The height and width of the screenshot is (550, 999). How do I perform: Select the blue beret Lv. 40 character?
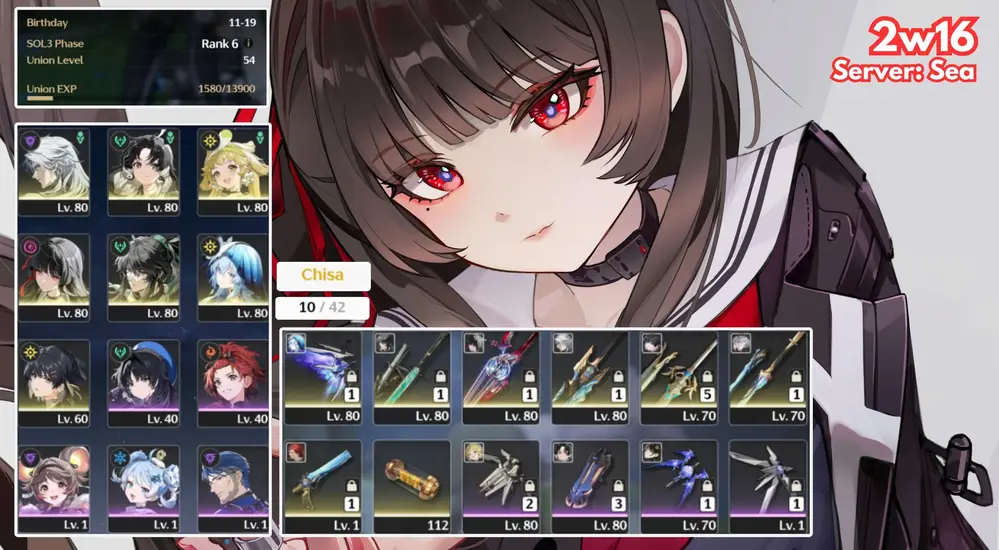143,381
